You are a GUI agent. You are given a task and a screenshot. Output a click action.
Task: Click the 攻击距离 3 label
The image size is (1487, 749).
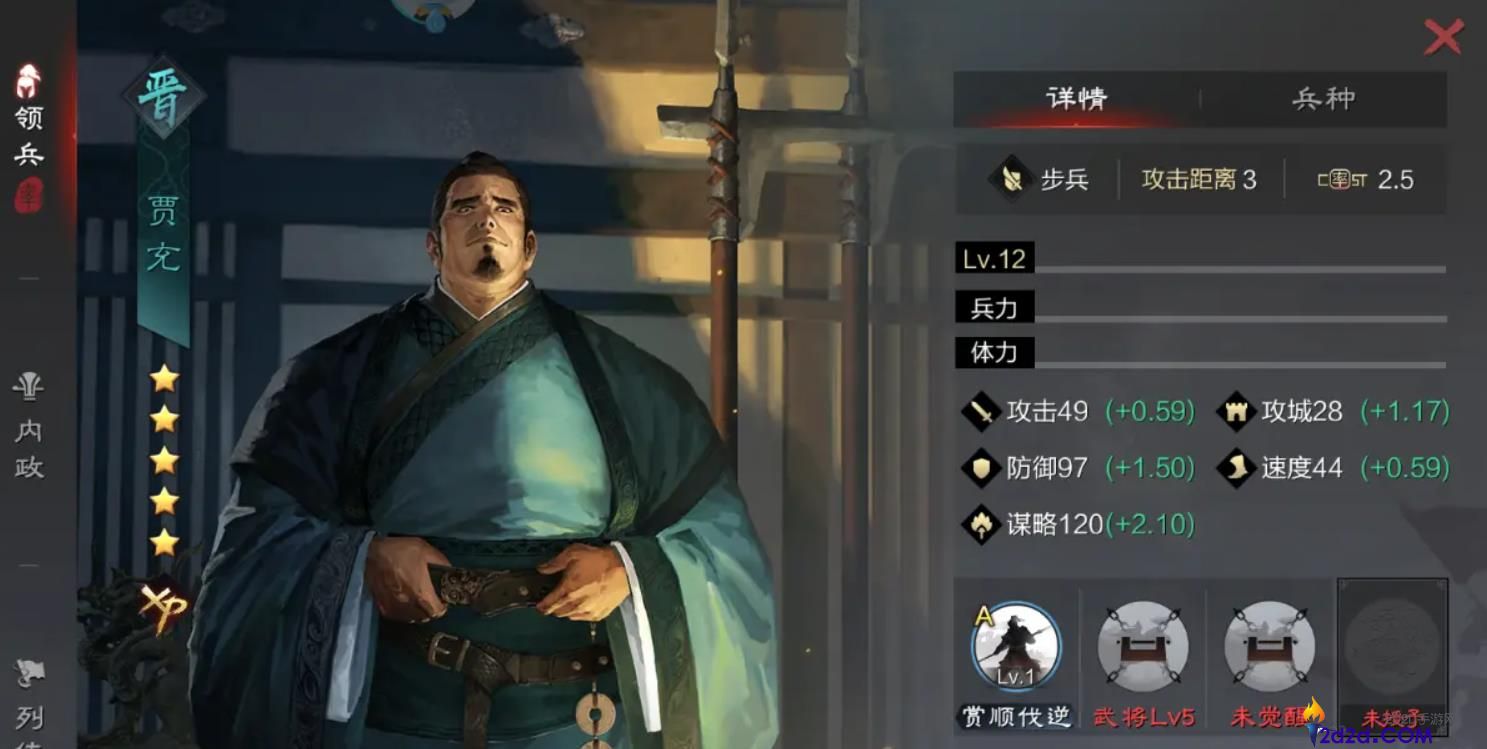pos(1196,179)
